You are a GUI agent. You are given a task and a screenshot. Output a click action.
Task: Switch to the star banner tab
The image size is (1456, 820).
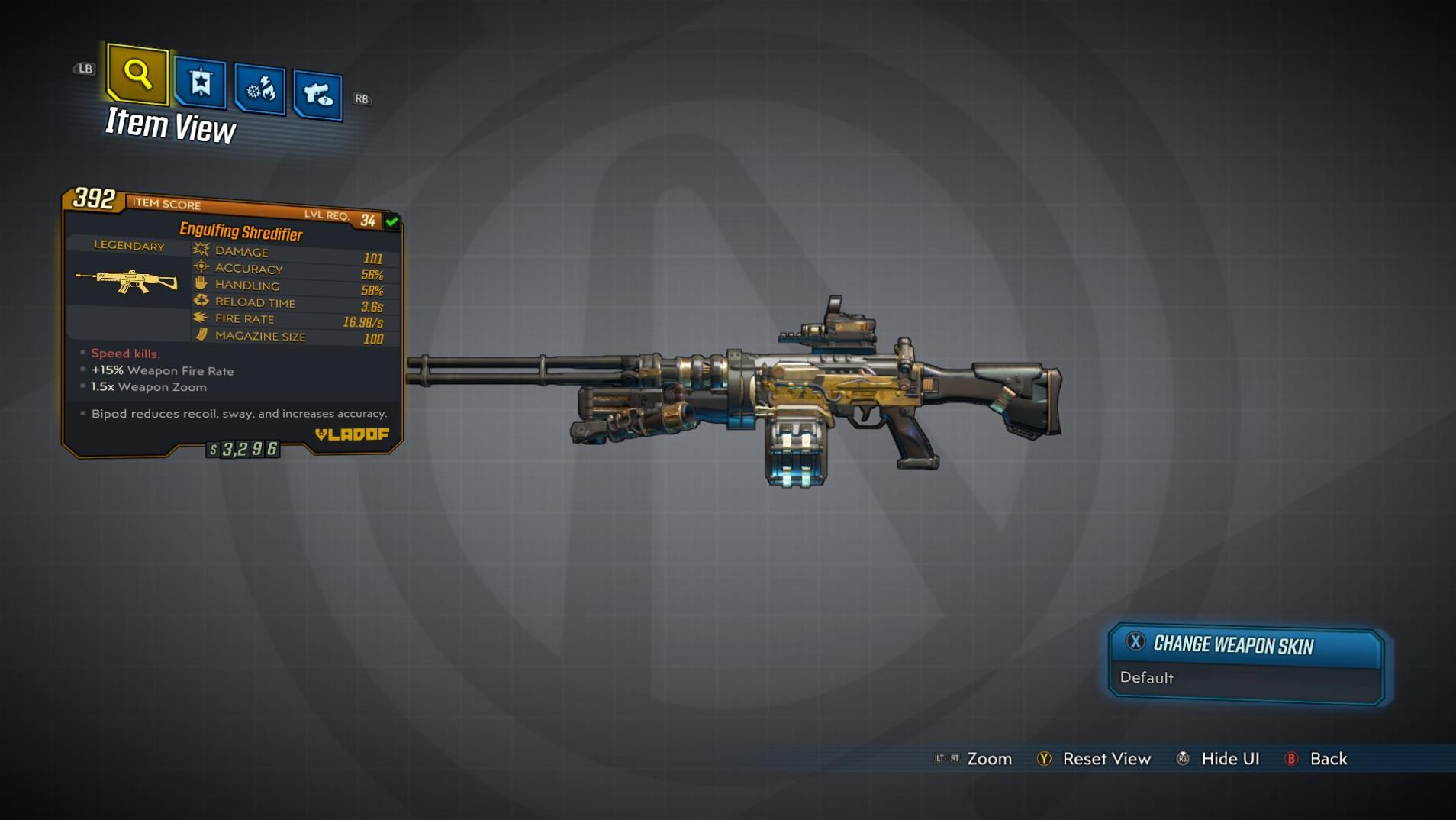coord(201,82)
